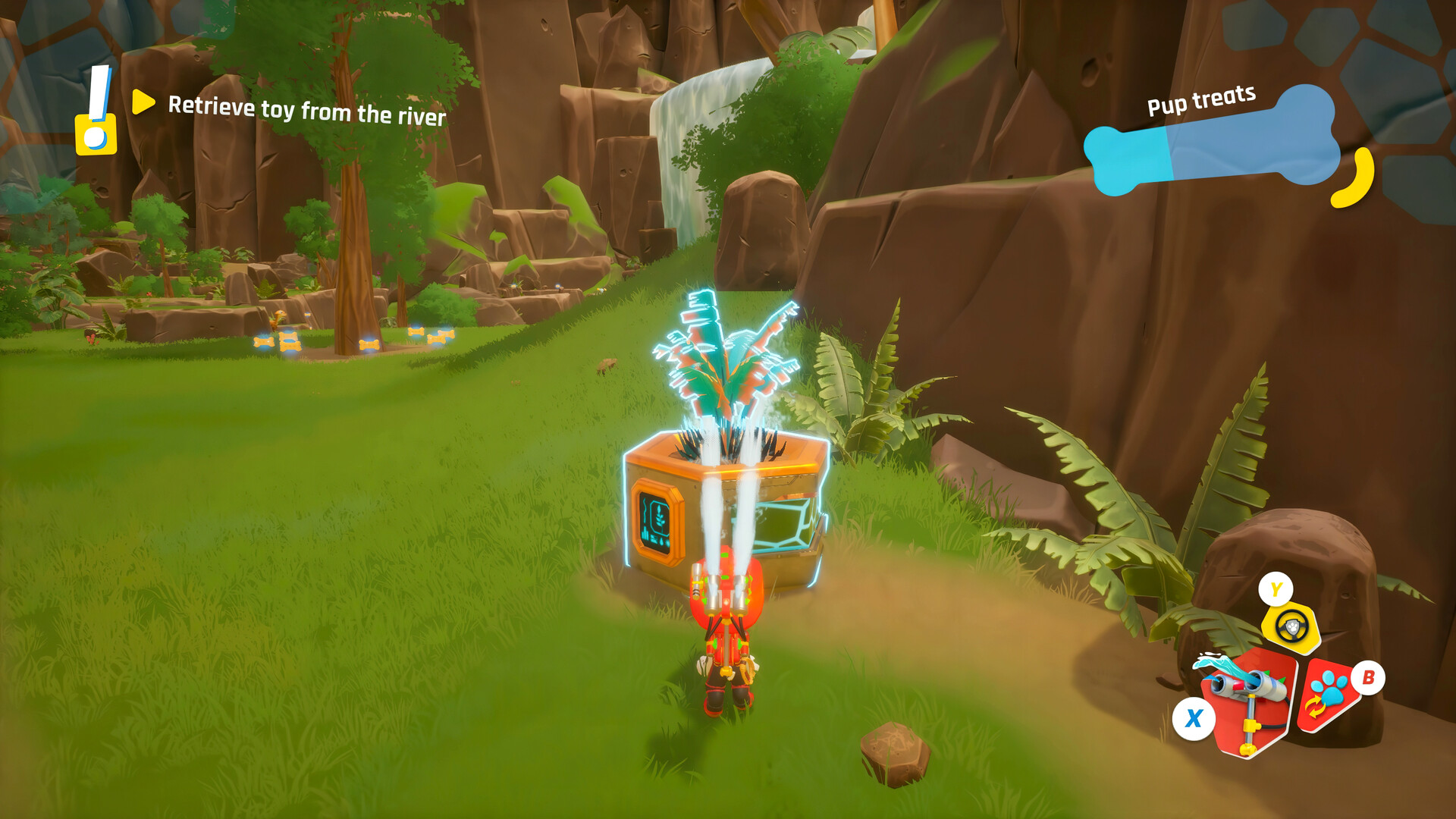Toggle the B pup-switch prompt
The width and height of the screenshot is (1456, 819).
pyautogui.click(x=1370, y=678)
